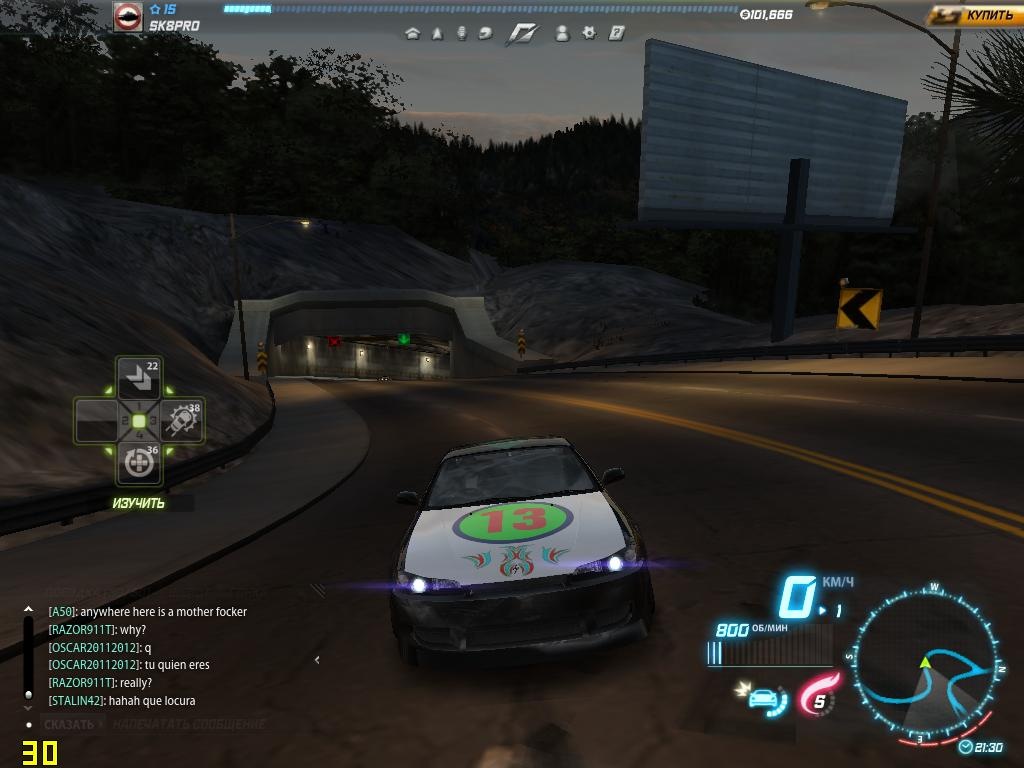
Task: Collapse the chat panel with the left arrow
Action: (x=317, y=659)
